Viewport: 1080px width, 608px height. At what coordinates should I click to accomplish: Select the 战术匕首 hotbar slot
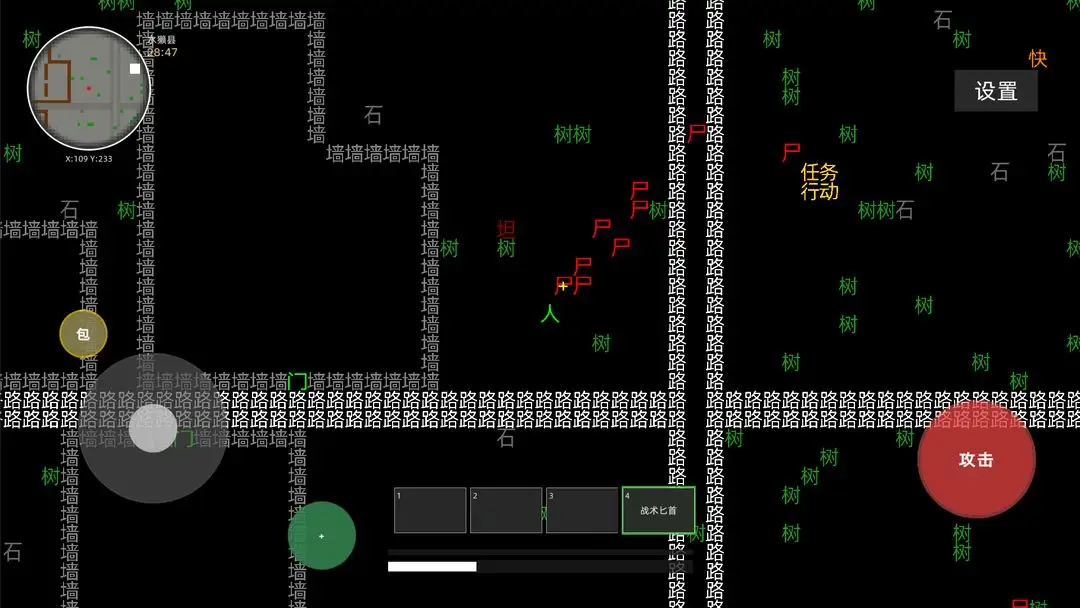point(658,510)
